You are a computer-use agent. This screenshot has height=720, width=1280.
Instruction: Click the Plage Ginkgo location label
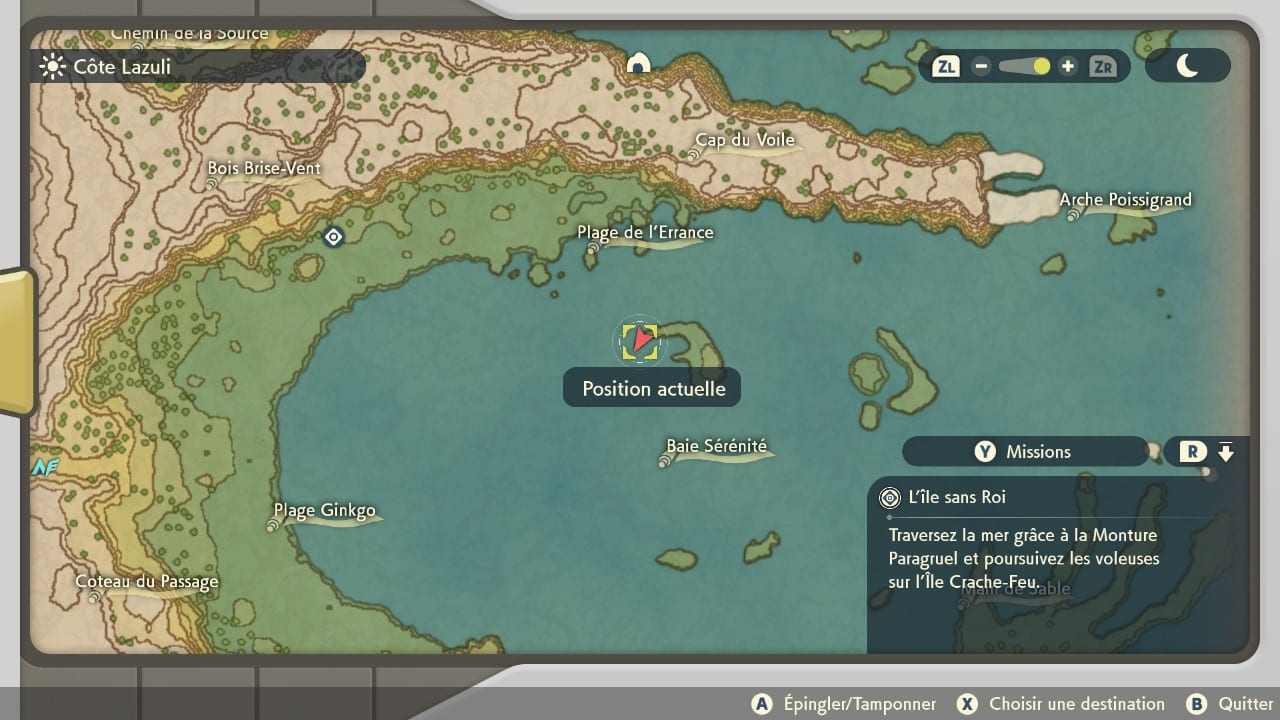coord(325,512)
